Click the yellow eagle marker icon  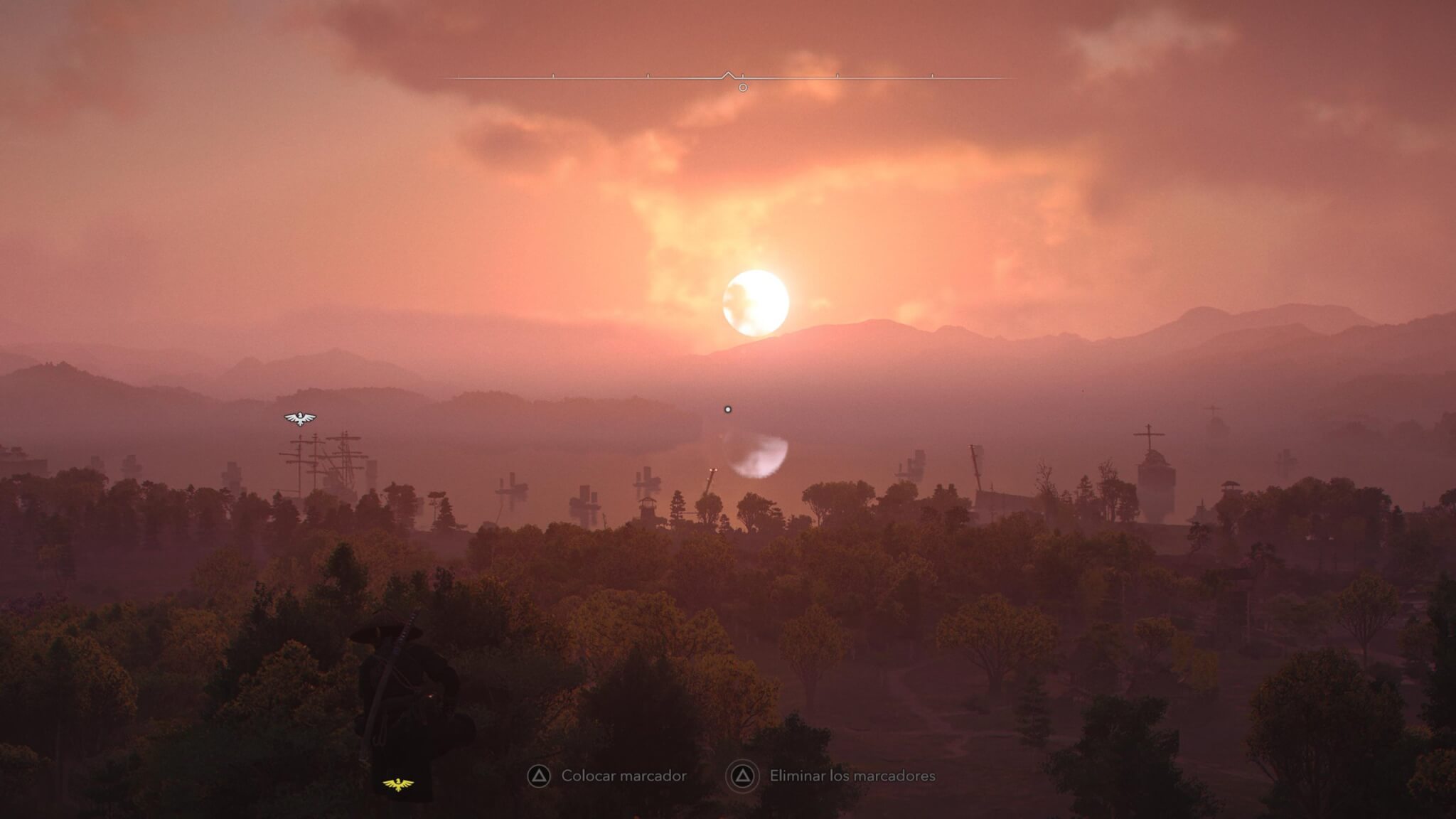point(398,784)
